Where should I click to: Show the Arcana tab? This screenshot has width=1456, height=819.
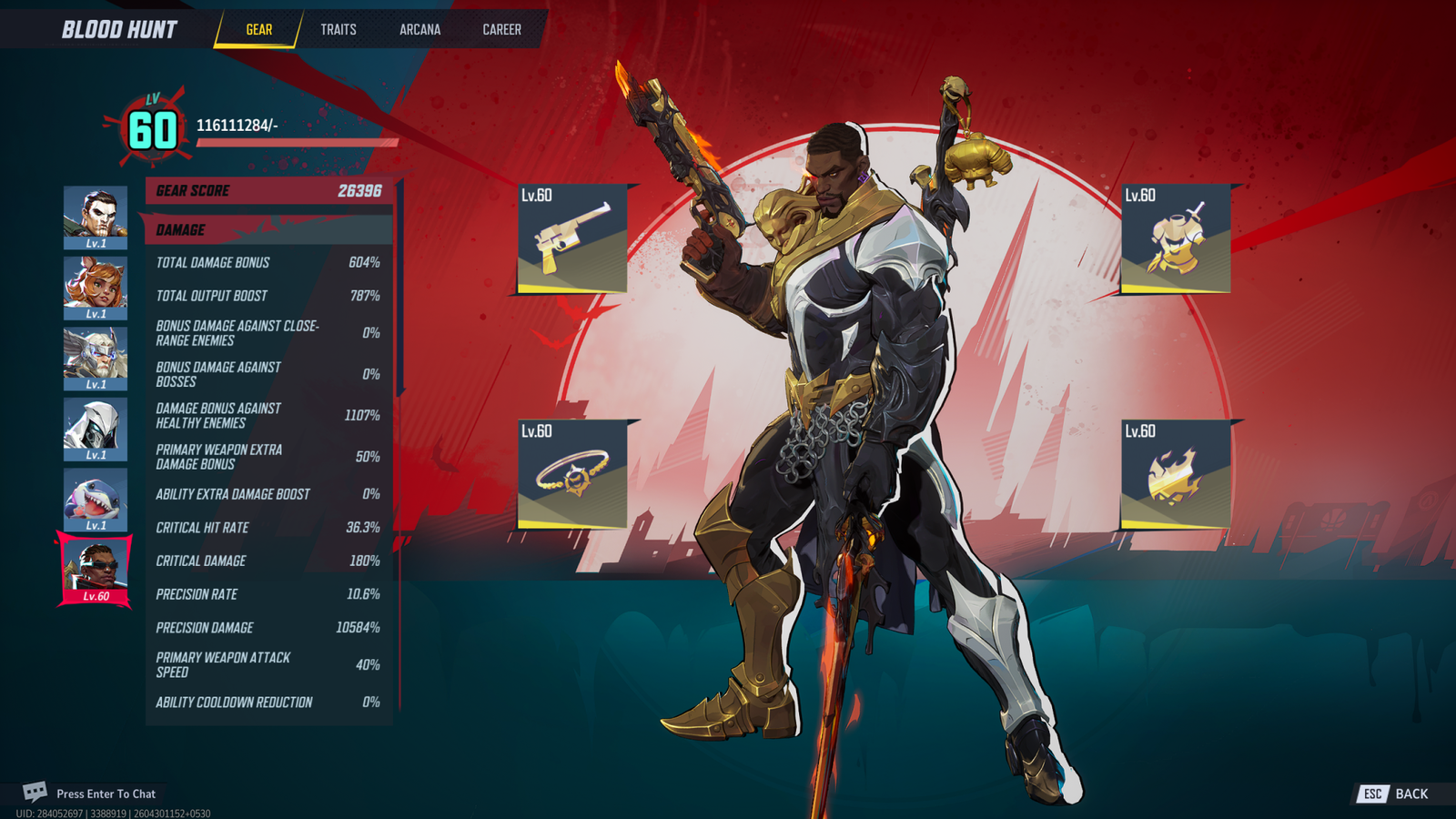tap(420, 29)
